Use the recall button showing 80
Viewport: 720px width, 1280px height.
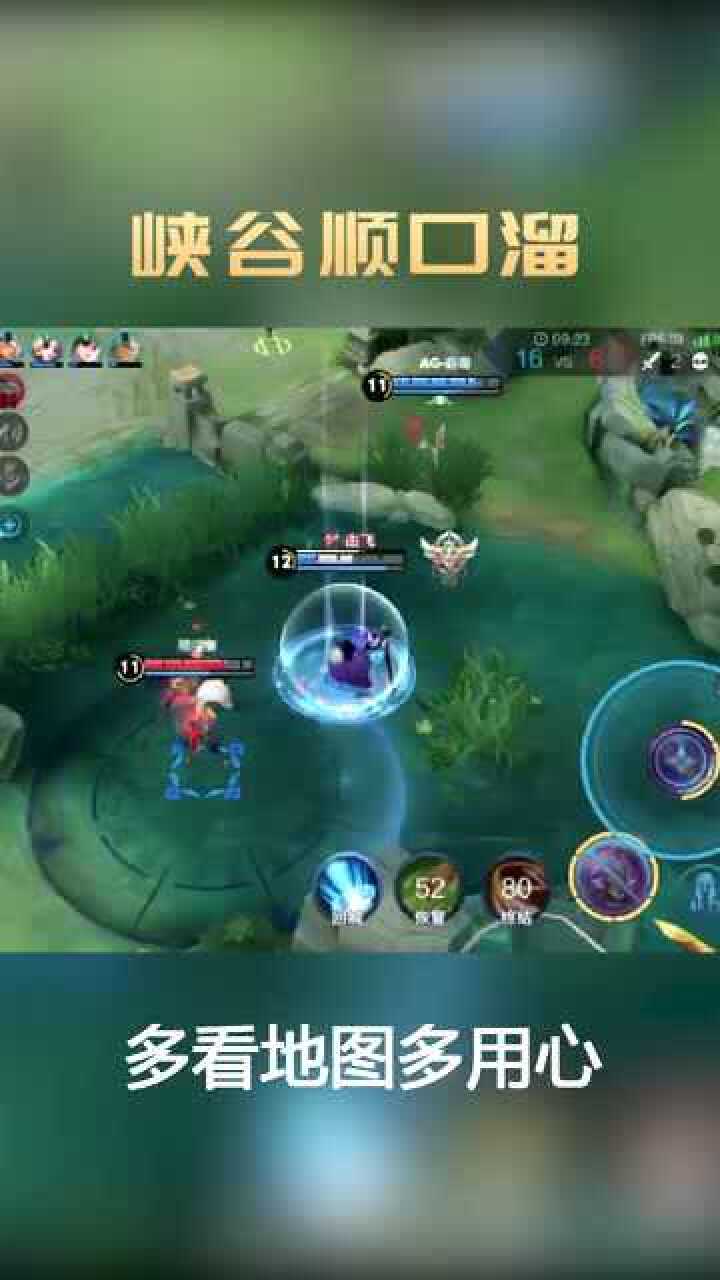516,888
